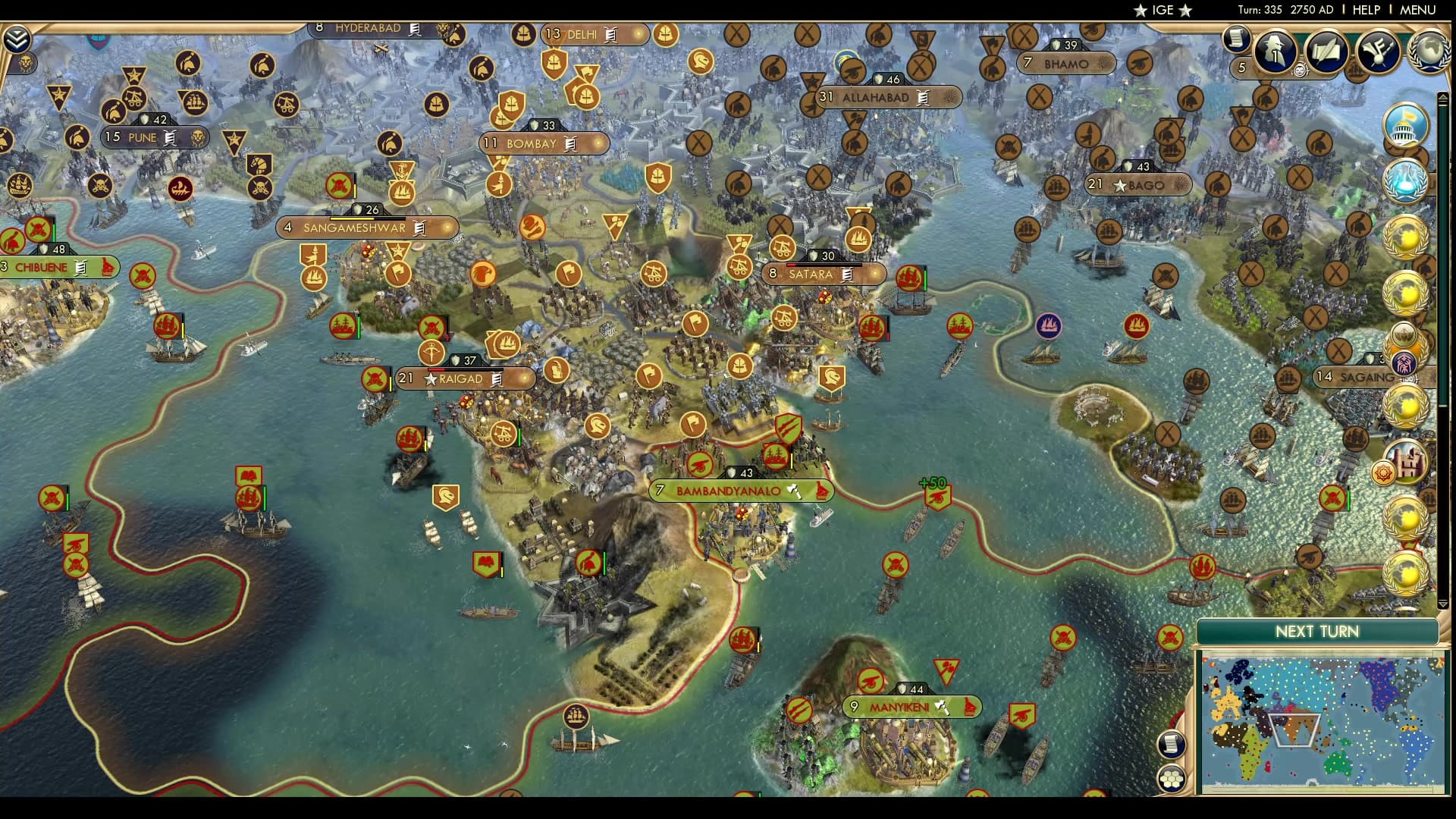
Task: Hide the minimap using the small down arrow above it
Action: pos(1442,604)
